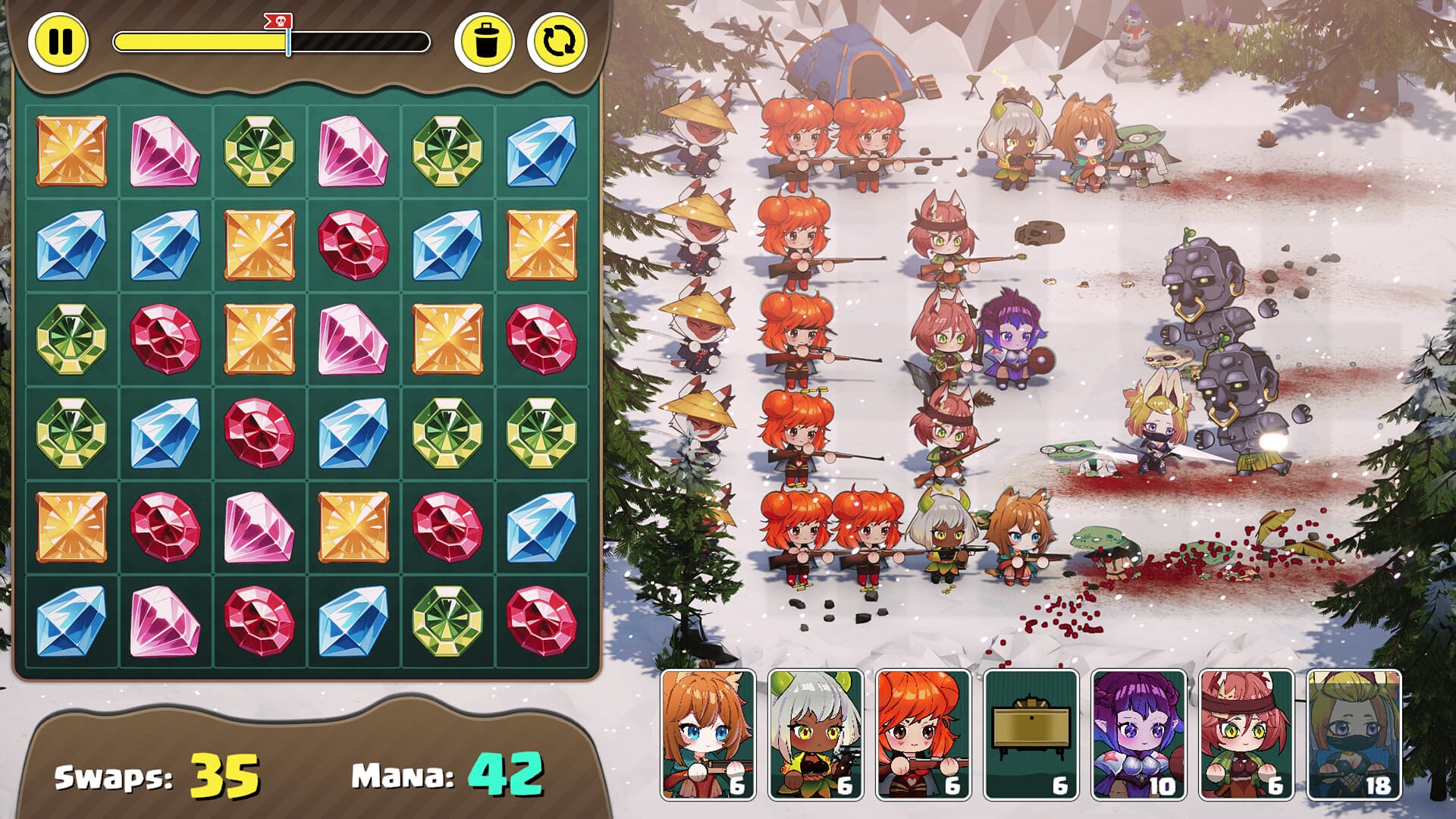Select the pink-haired headband girl unit card
The height and width of the screenshot is (819, 1456).
coord(1247,734)
